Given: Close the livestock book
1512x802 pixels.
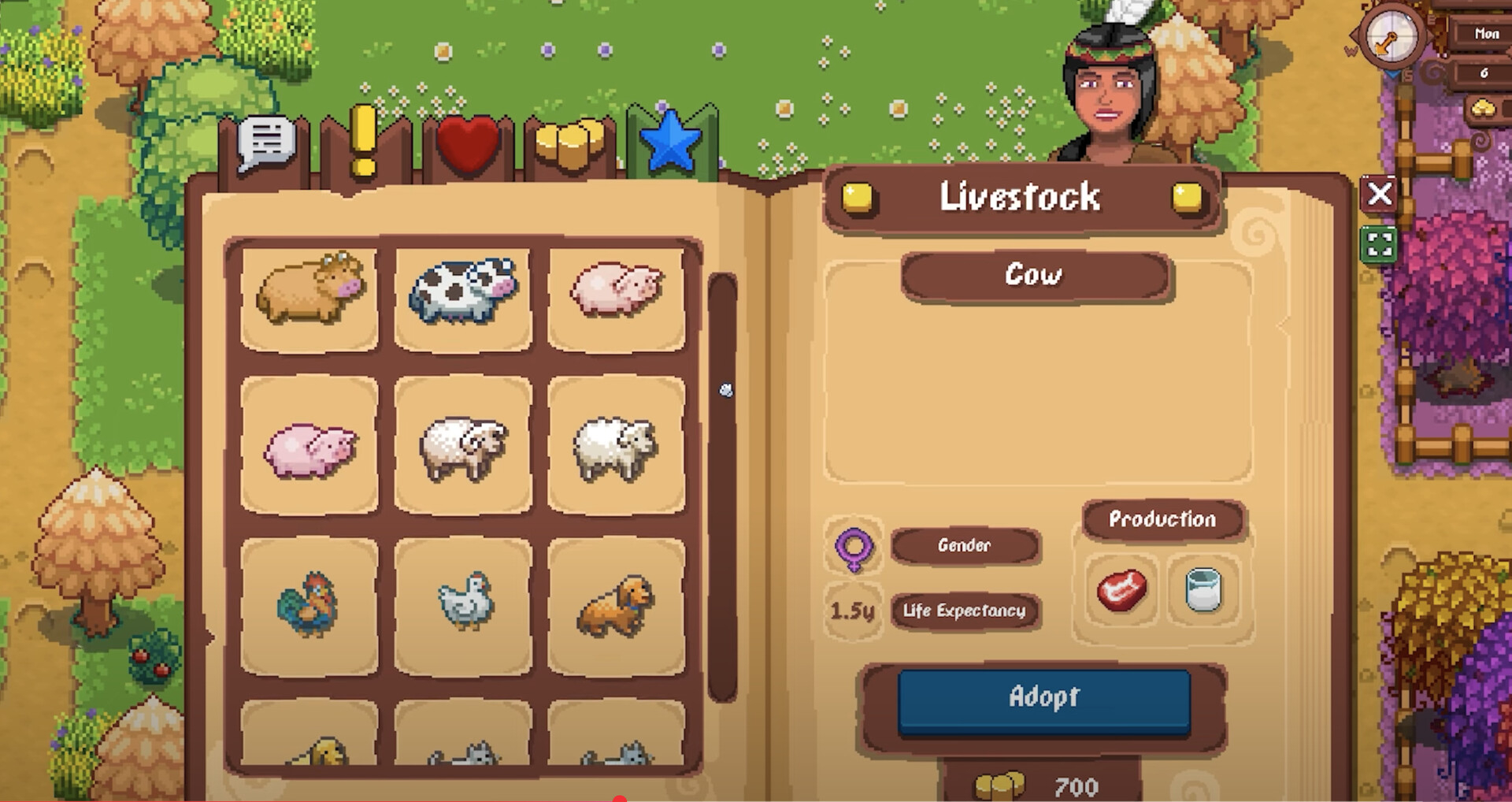Looking at the screenshot, I should [x=1380, y=194].
